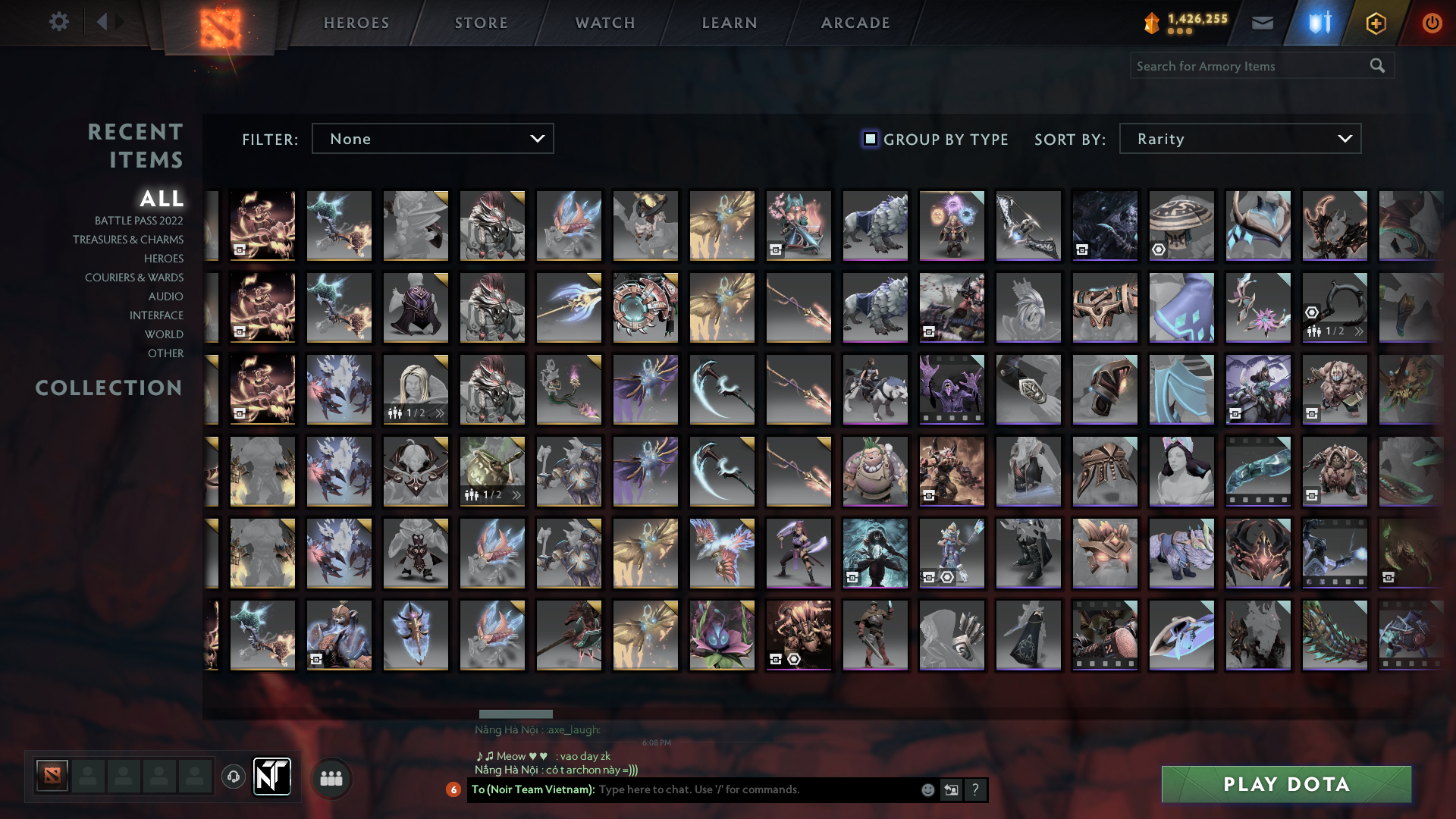The width and height of the screenshot is (1456, 819).
Task: Select the Armory shield icon
Action: point(1318,22)
